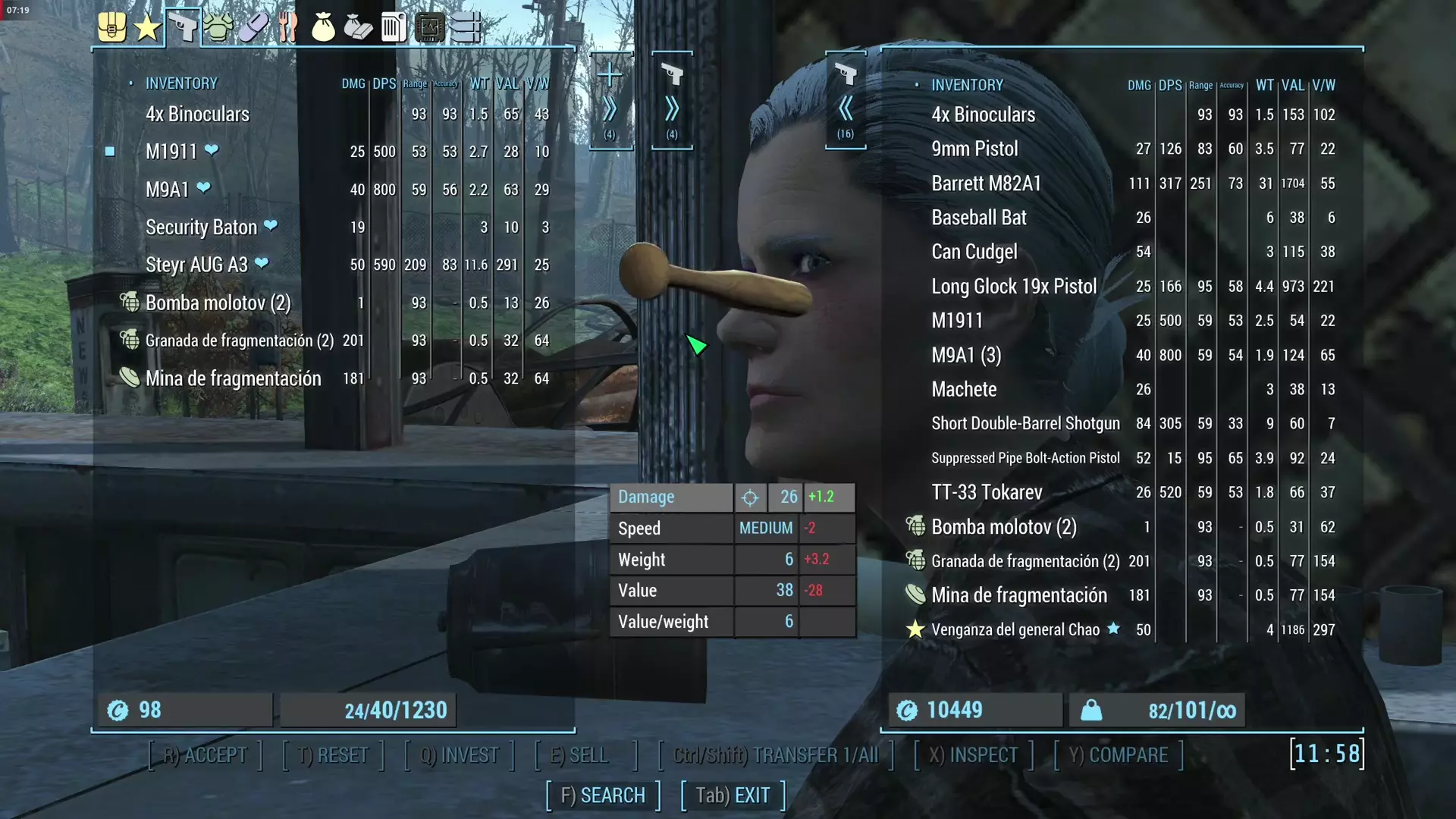Select the Machete in vendor inventory
The image size is (1456, 819).
964,390
